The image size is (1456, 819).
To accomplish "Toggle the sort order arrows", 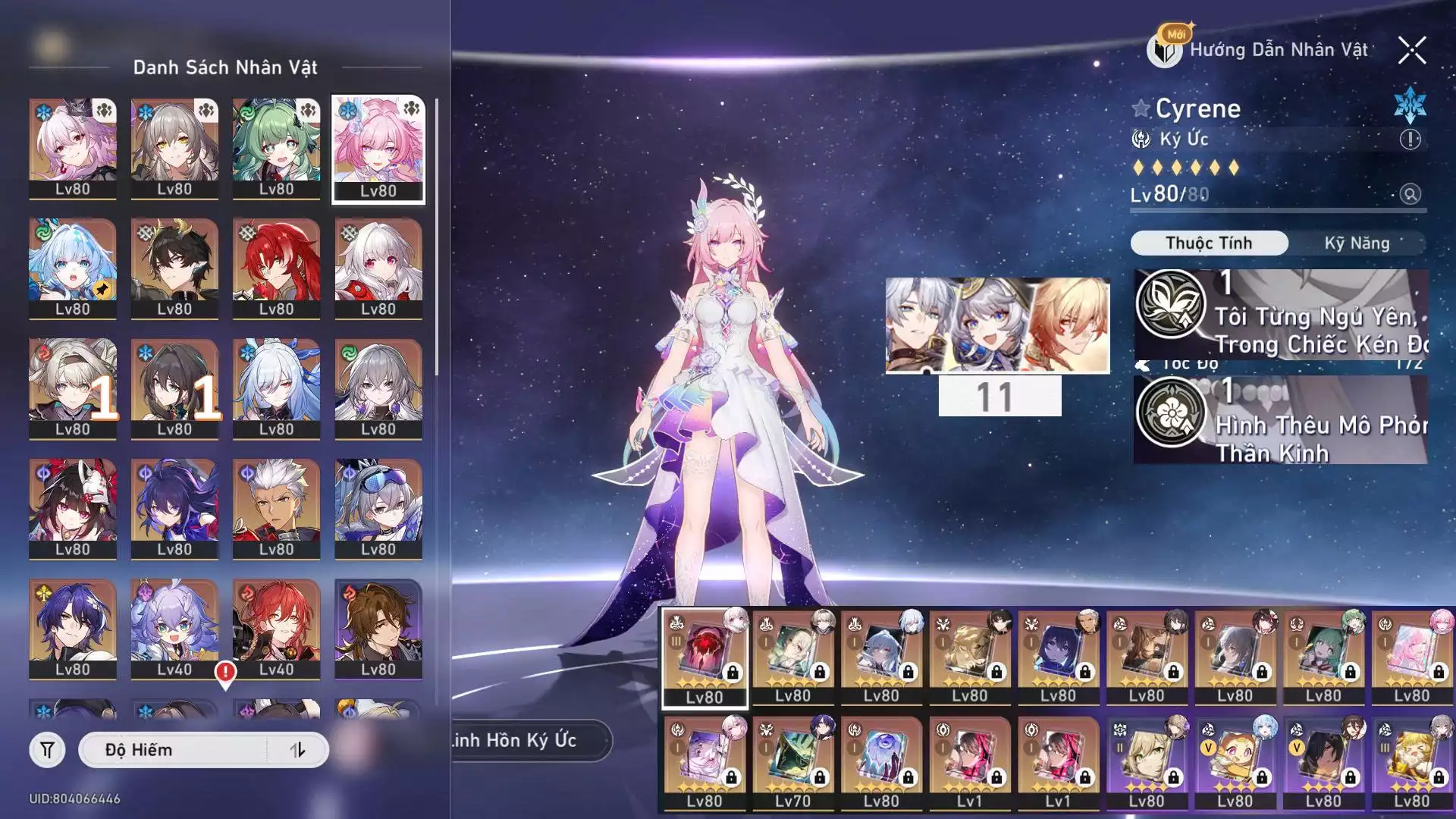I will click(x=297, y=750).
